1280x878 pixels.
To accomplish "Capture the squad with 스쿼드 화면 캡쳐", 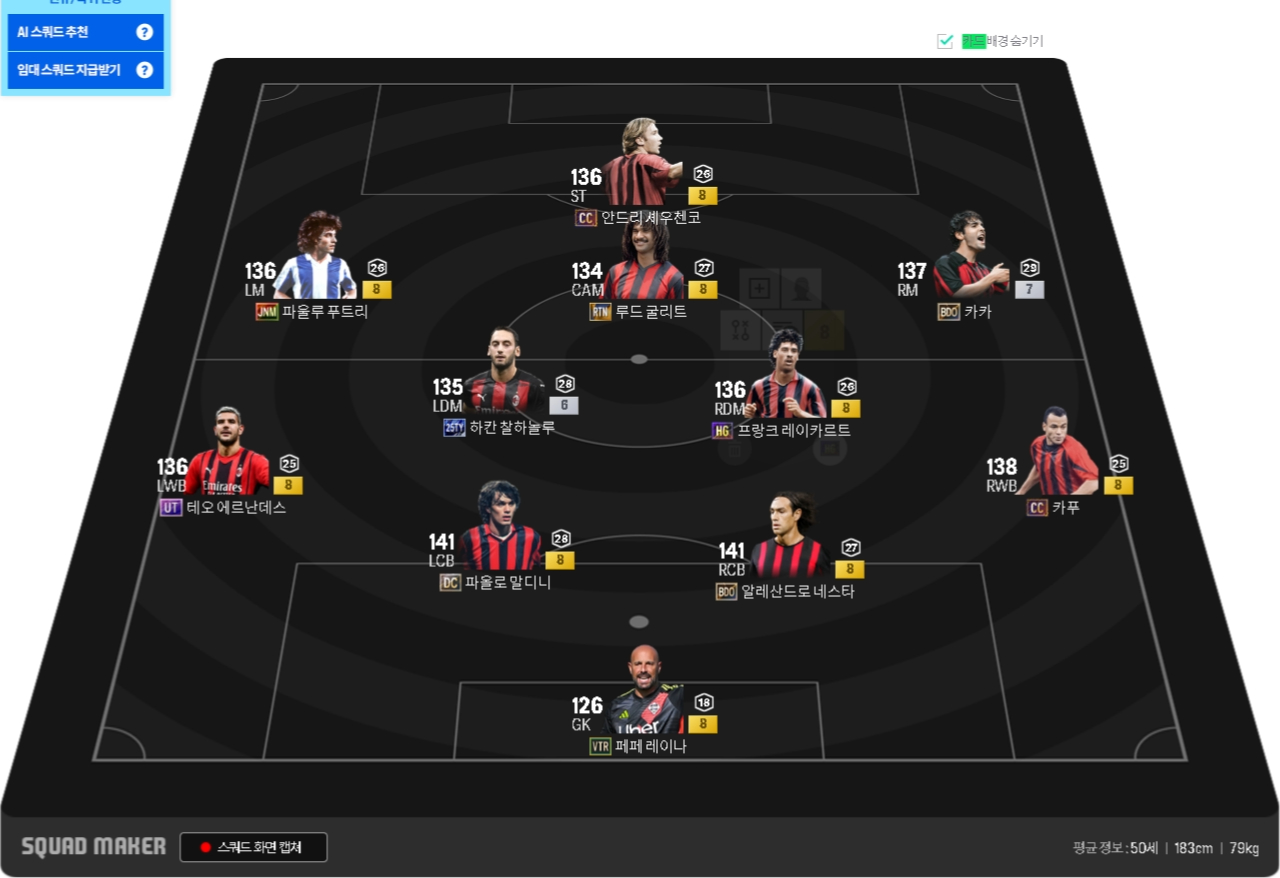I will click(x=254, y=847).
